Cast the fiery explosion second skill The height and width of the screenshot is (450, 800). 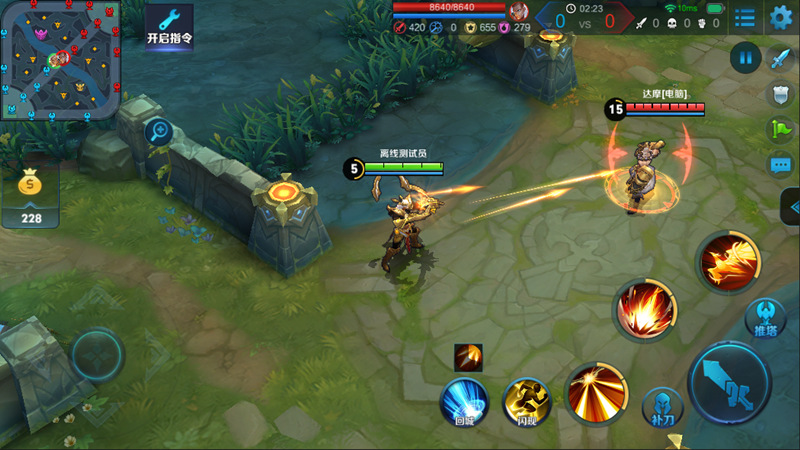pyautogui.click(x=644, y=309)
